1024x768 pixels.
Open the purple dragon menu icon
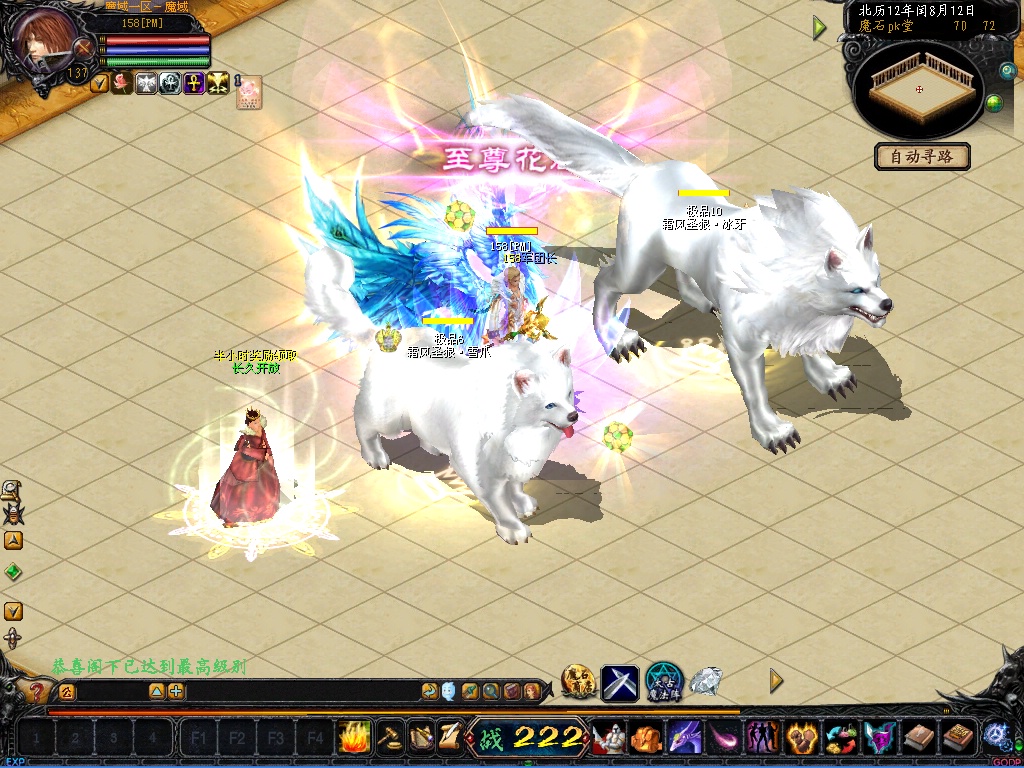685,738
